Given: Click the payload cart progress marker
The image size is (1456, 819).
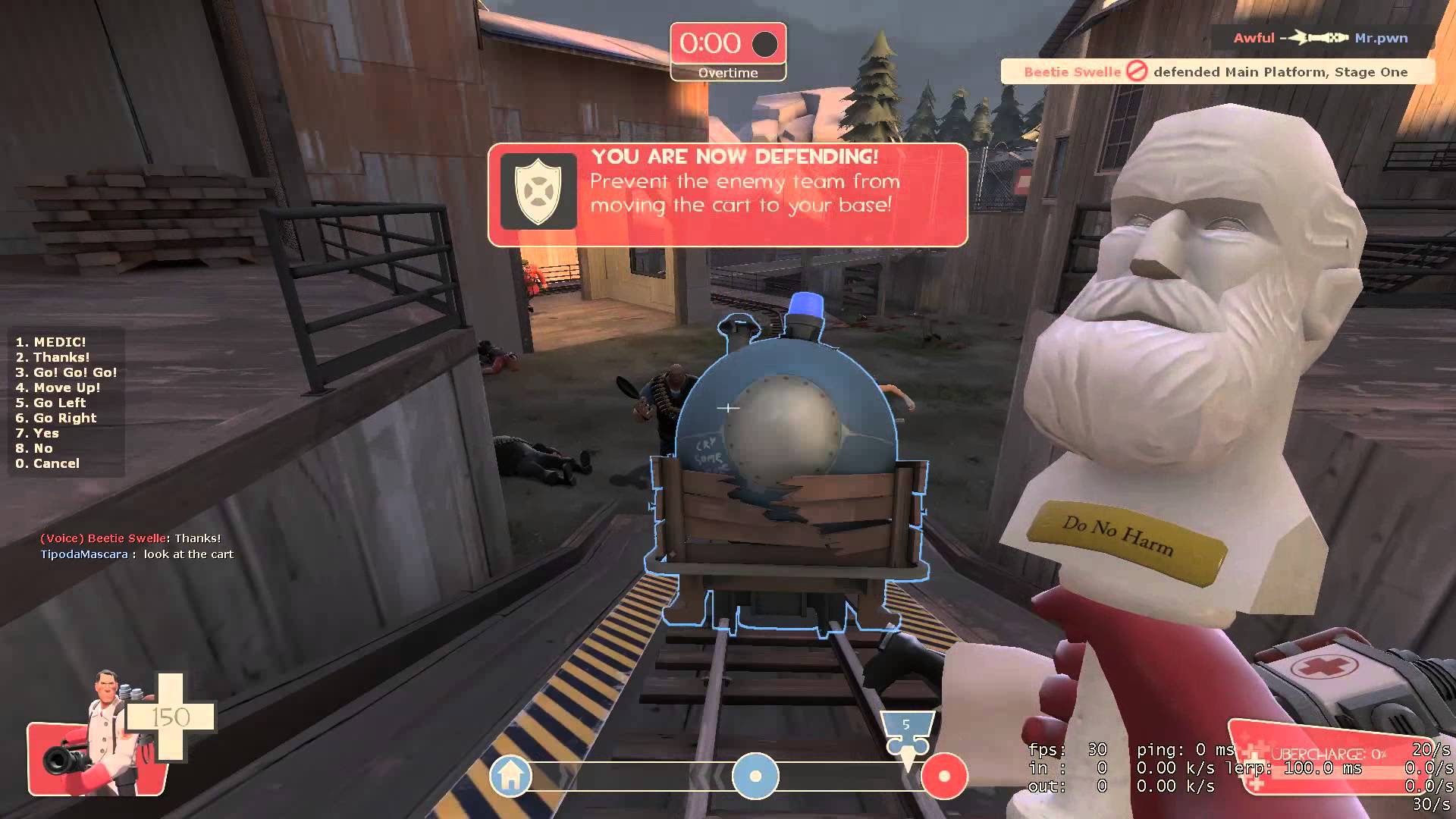Looking at the screenshot, I should point(907,733).
